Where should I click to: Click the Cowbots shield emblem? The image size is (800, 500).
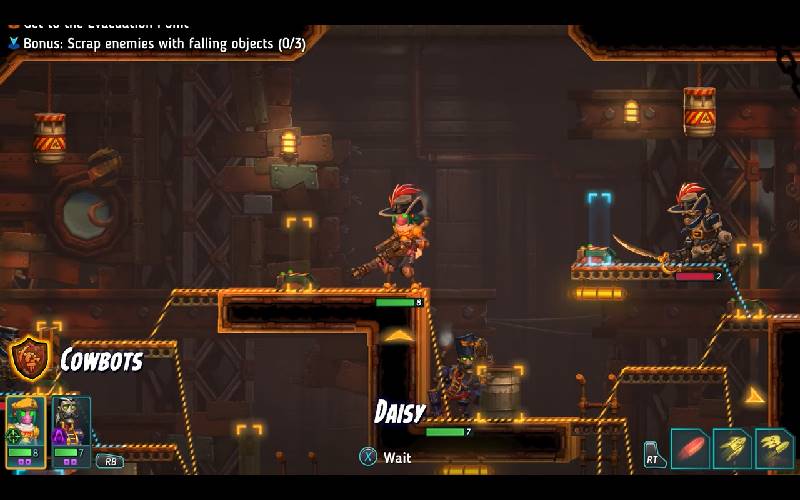[29, 359]
